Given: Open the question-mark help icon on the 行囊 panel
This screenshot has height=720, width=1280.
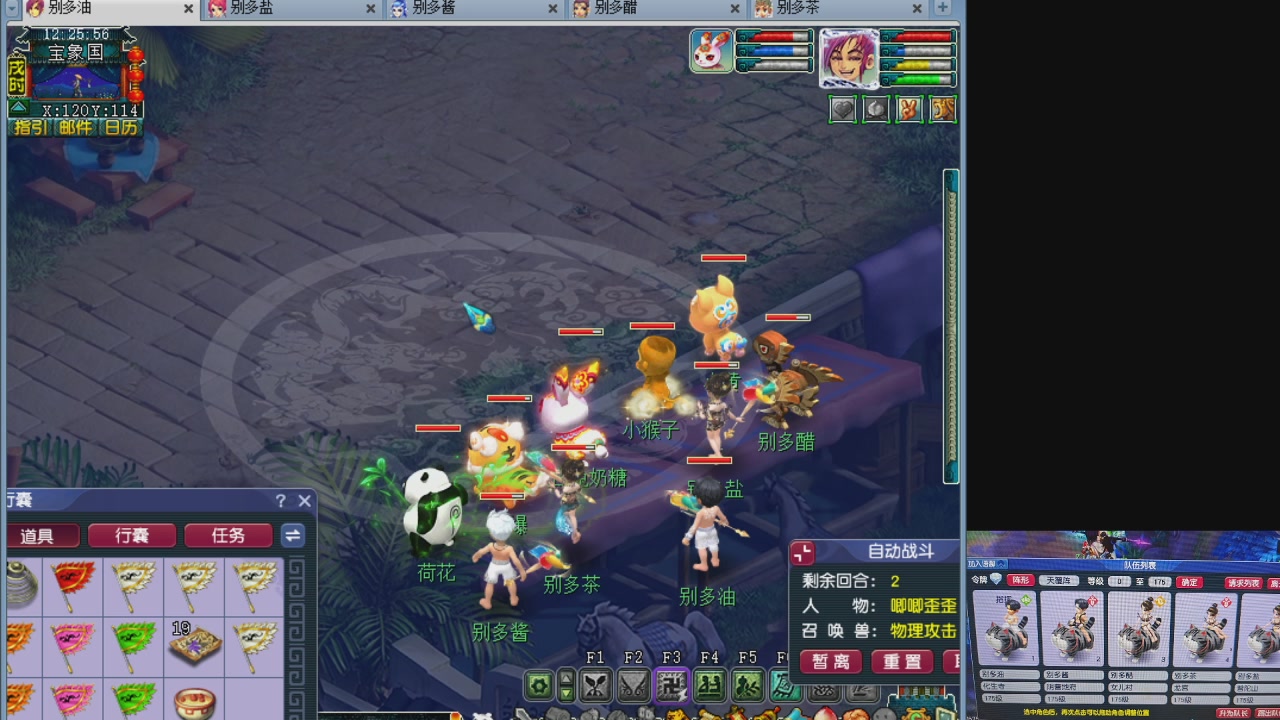Looking at the screenshot, I should pyautogui.click(x=280, y=501).
